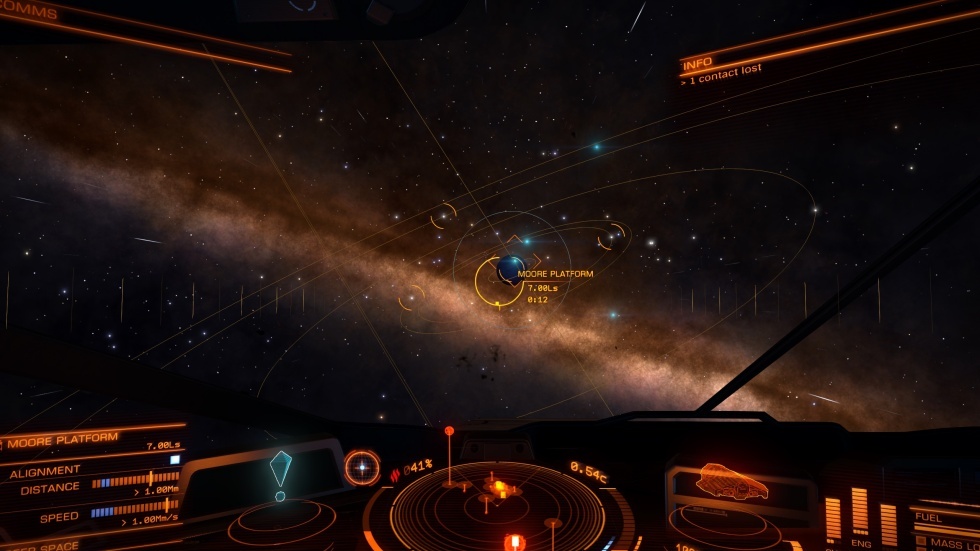Click the navigation compass ball
The height and width of the screenshot is (551, 980).
pos(362,466)
